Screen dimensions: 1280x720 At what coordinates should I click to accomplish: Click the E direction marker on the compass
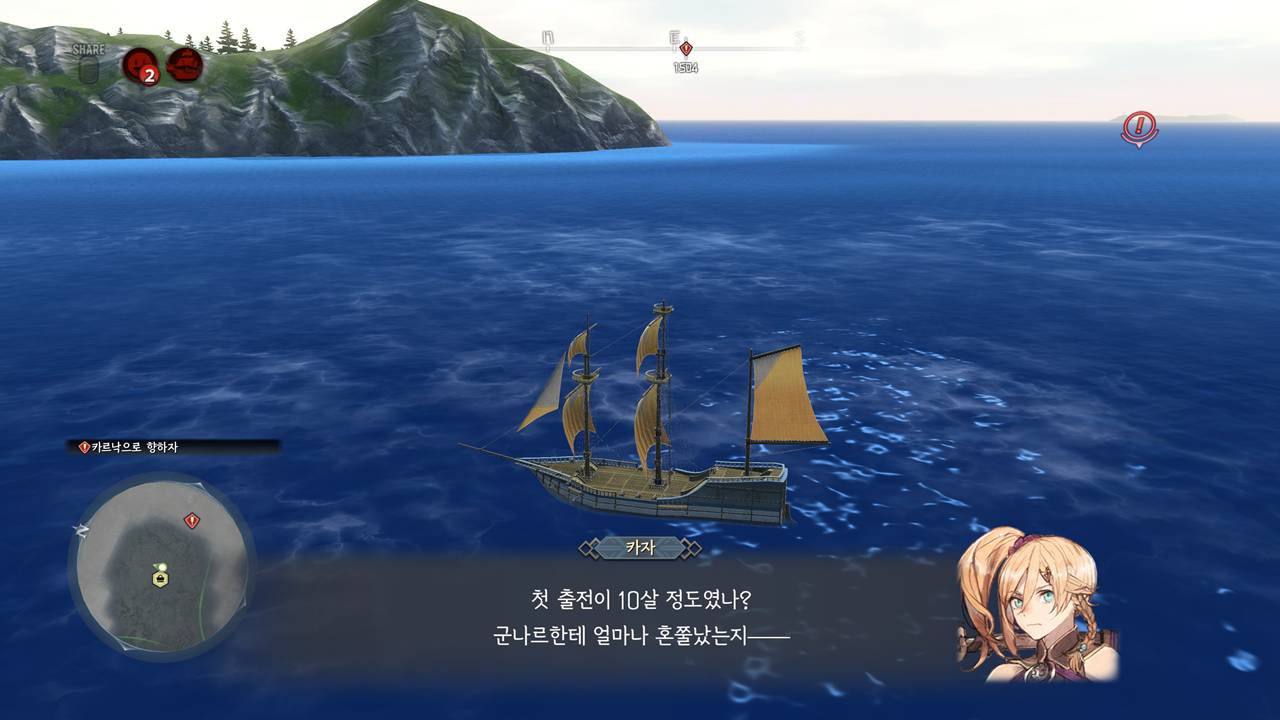pyautogui.click(x=672, y=38)
